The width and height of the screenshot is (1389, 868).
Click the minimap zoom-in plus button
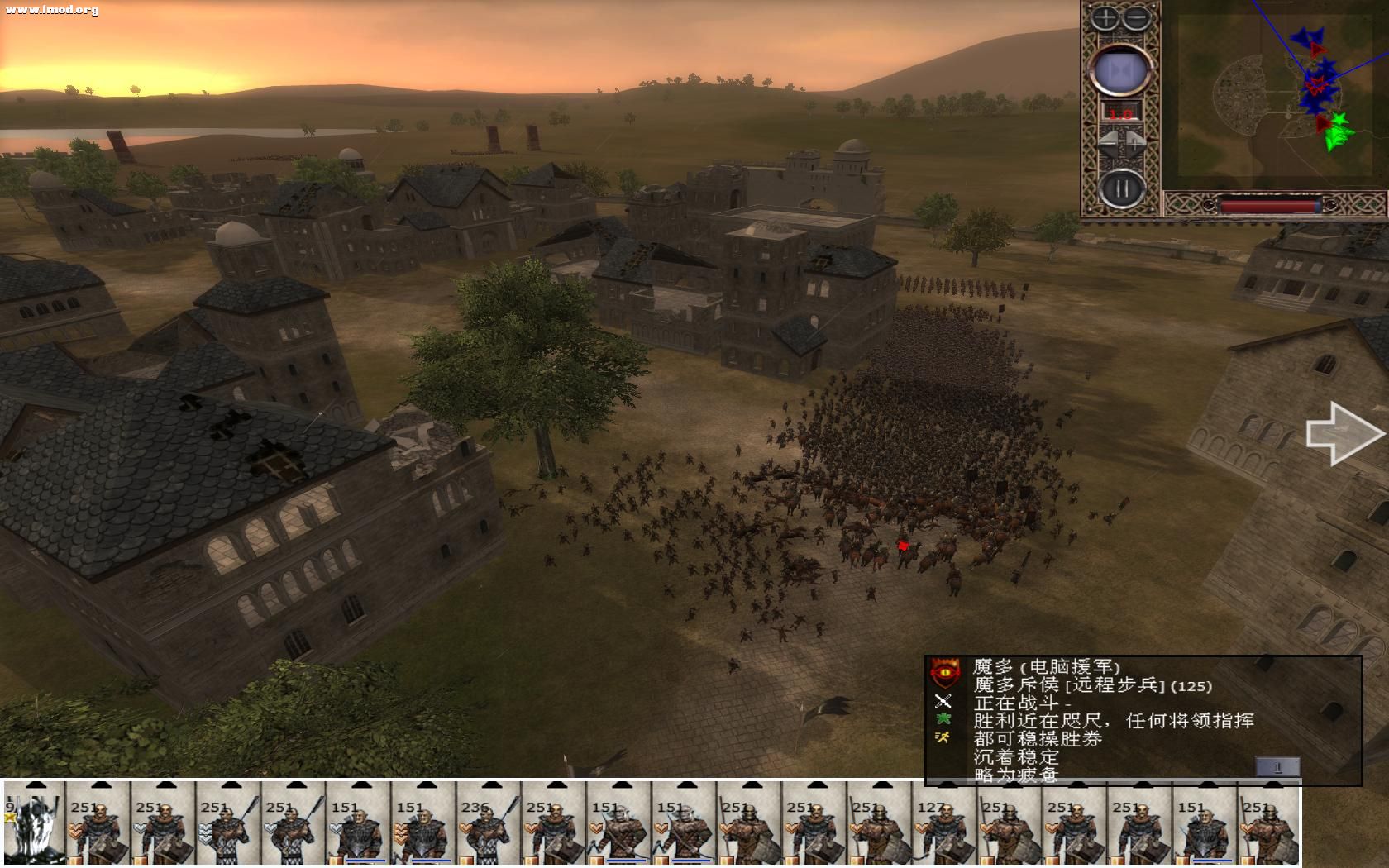(x=1105, y=17)
